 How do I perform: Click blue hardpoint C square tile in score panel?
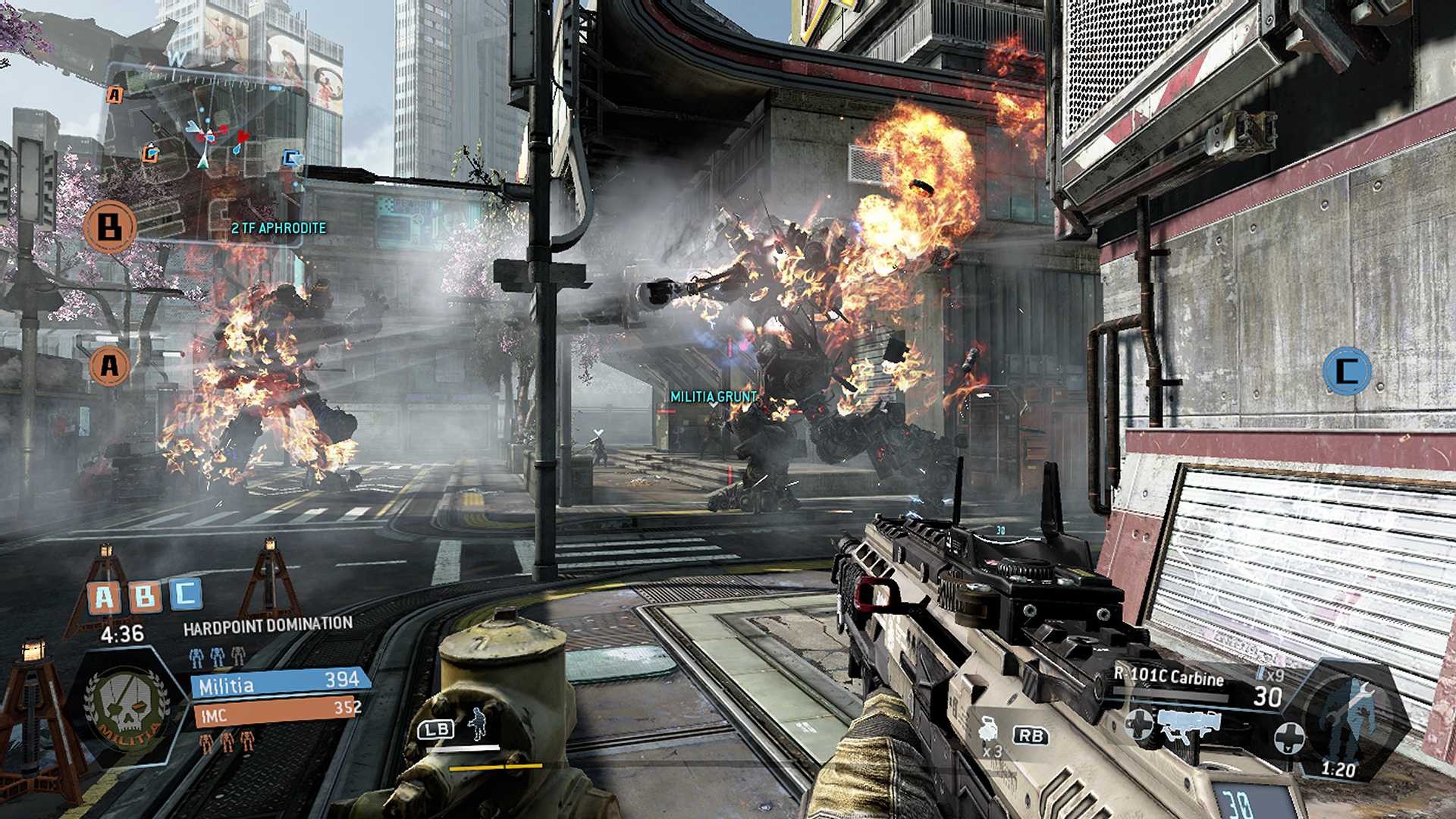pyautogui.click(x=184, y=594)
